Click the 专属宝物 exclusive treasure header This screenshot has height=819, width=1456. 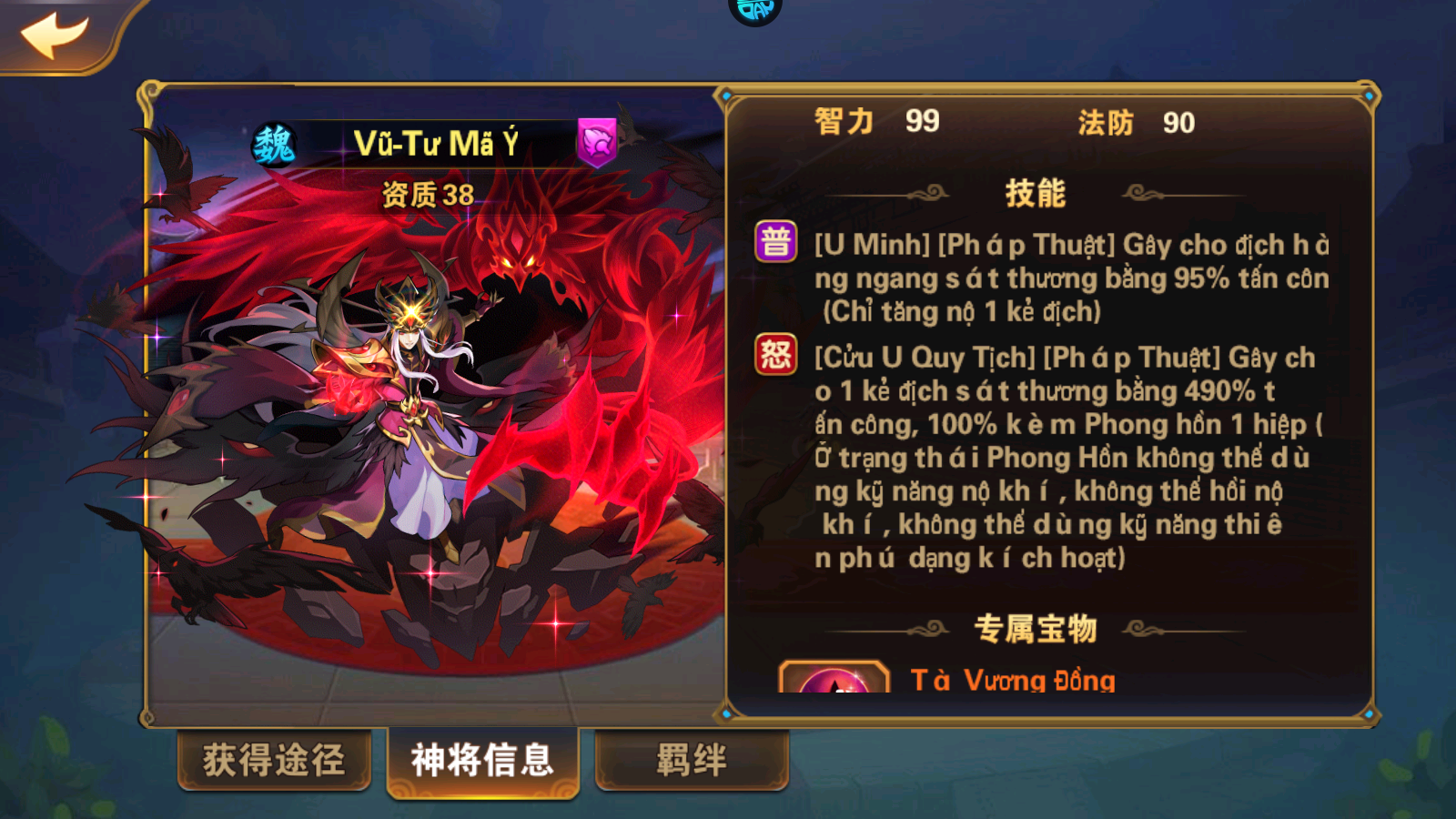point(1037,626)
